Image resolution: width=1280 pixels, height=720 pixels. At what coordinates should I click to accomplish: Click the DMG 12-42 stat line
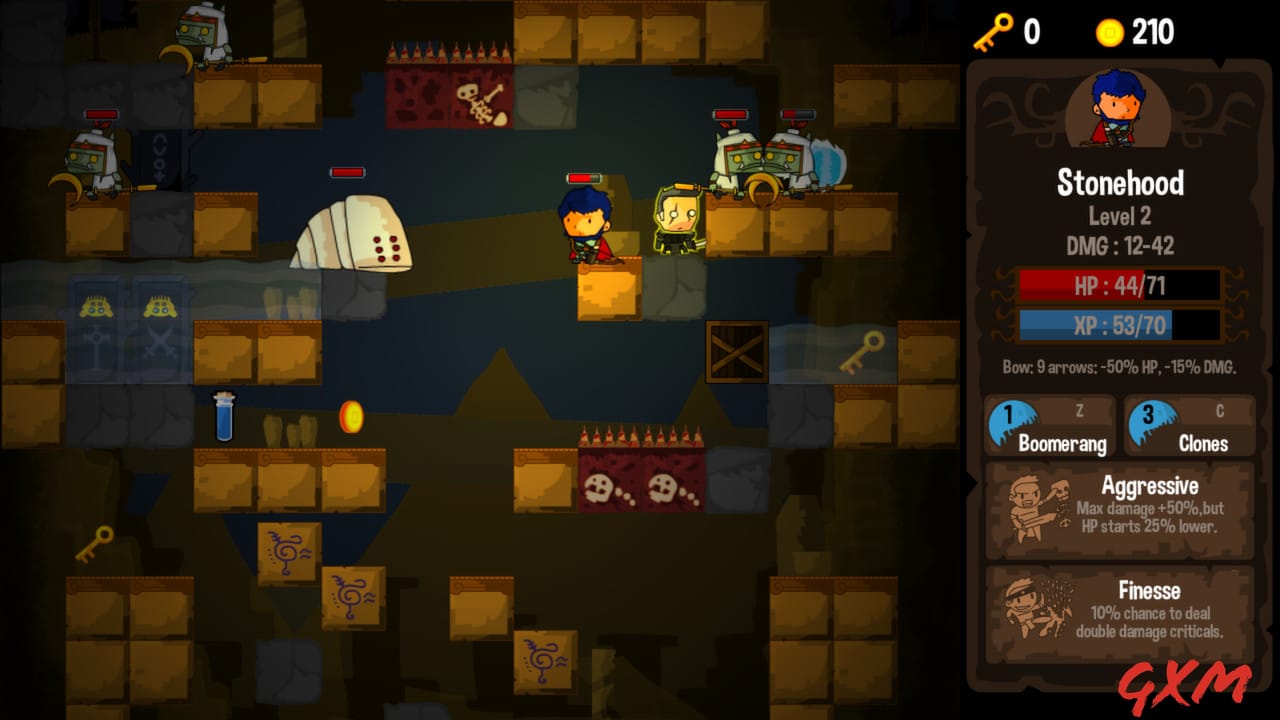[1119, 243]
